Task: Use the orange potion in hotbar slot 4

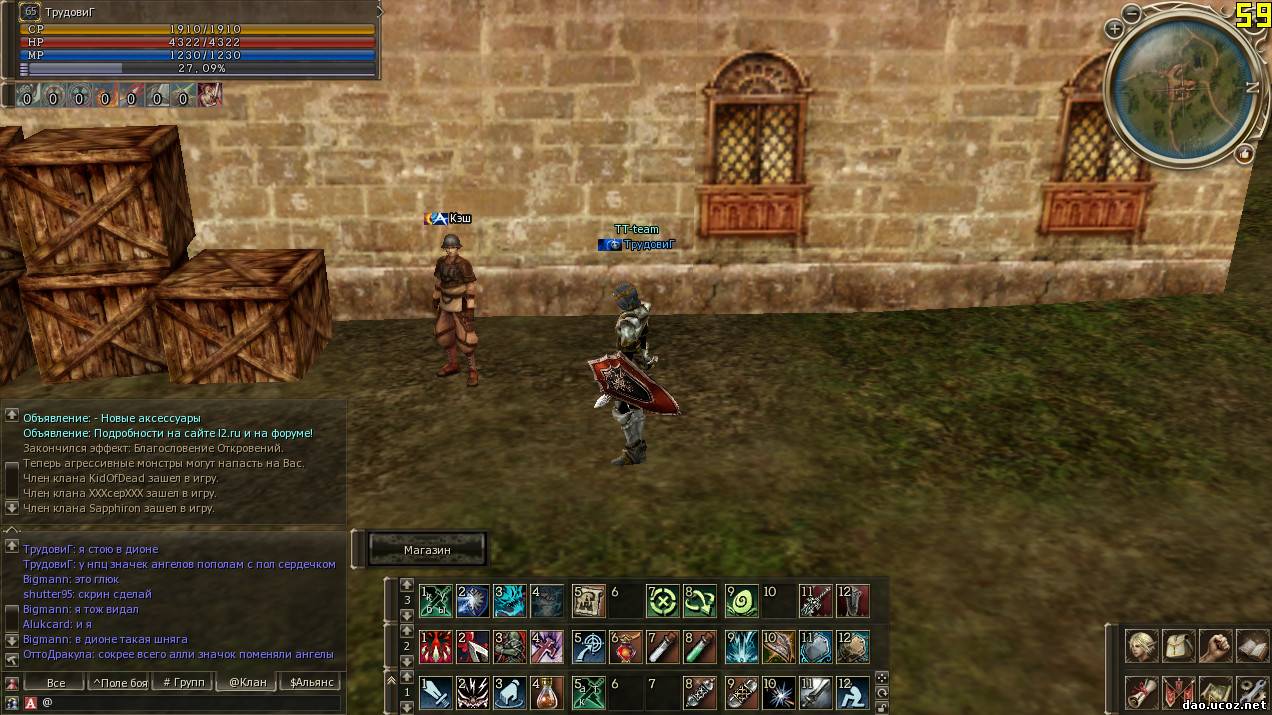Action: (x=546, y=692)
